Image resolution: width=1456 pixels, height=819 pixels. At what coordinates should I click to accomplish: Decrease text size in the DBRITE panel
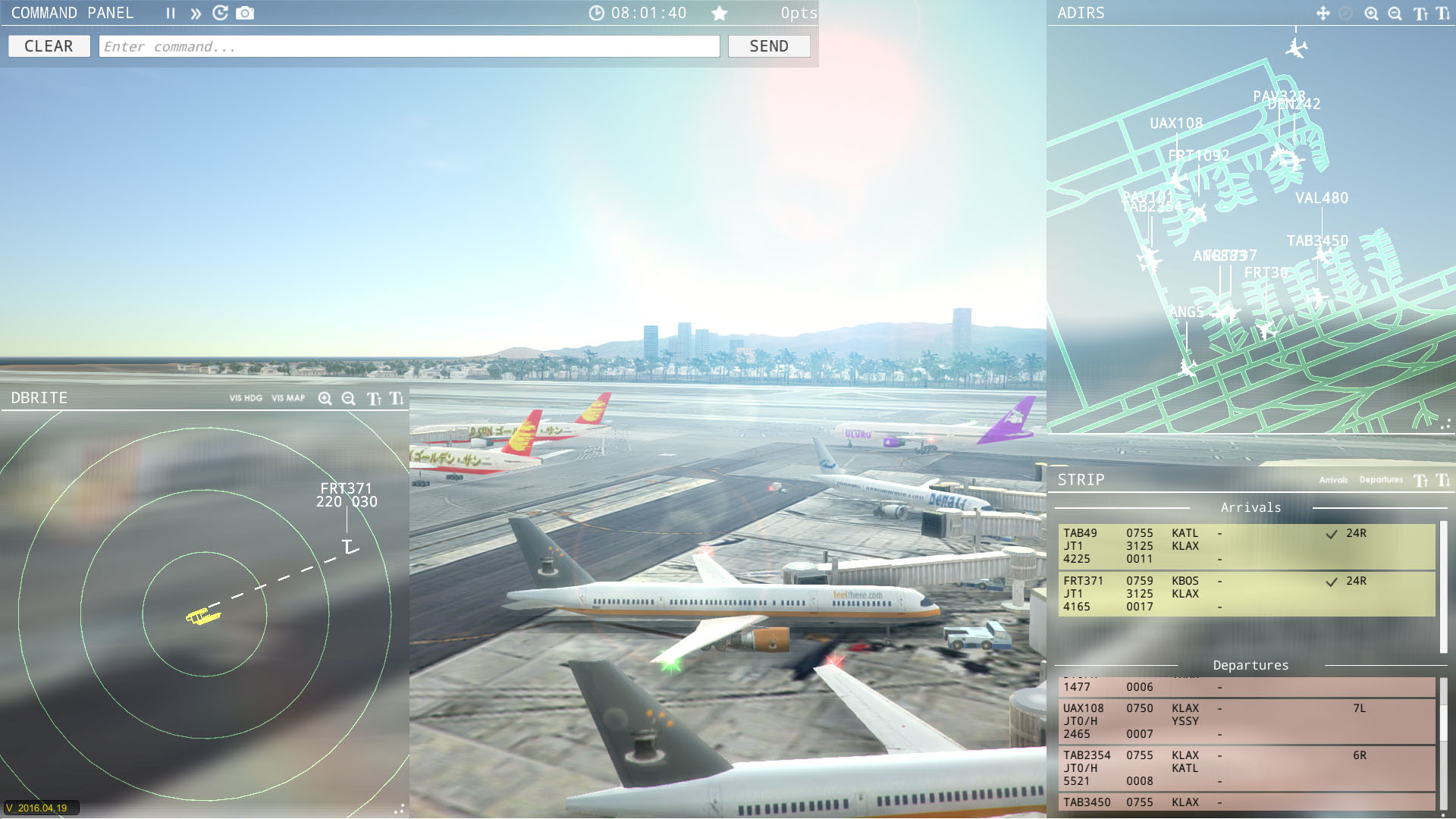coord(396,397)
